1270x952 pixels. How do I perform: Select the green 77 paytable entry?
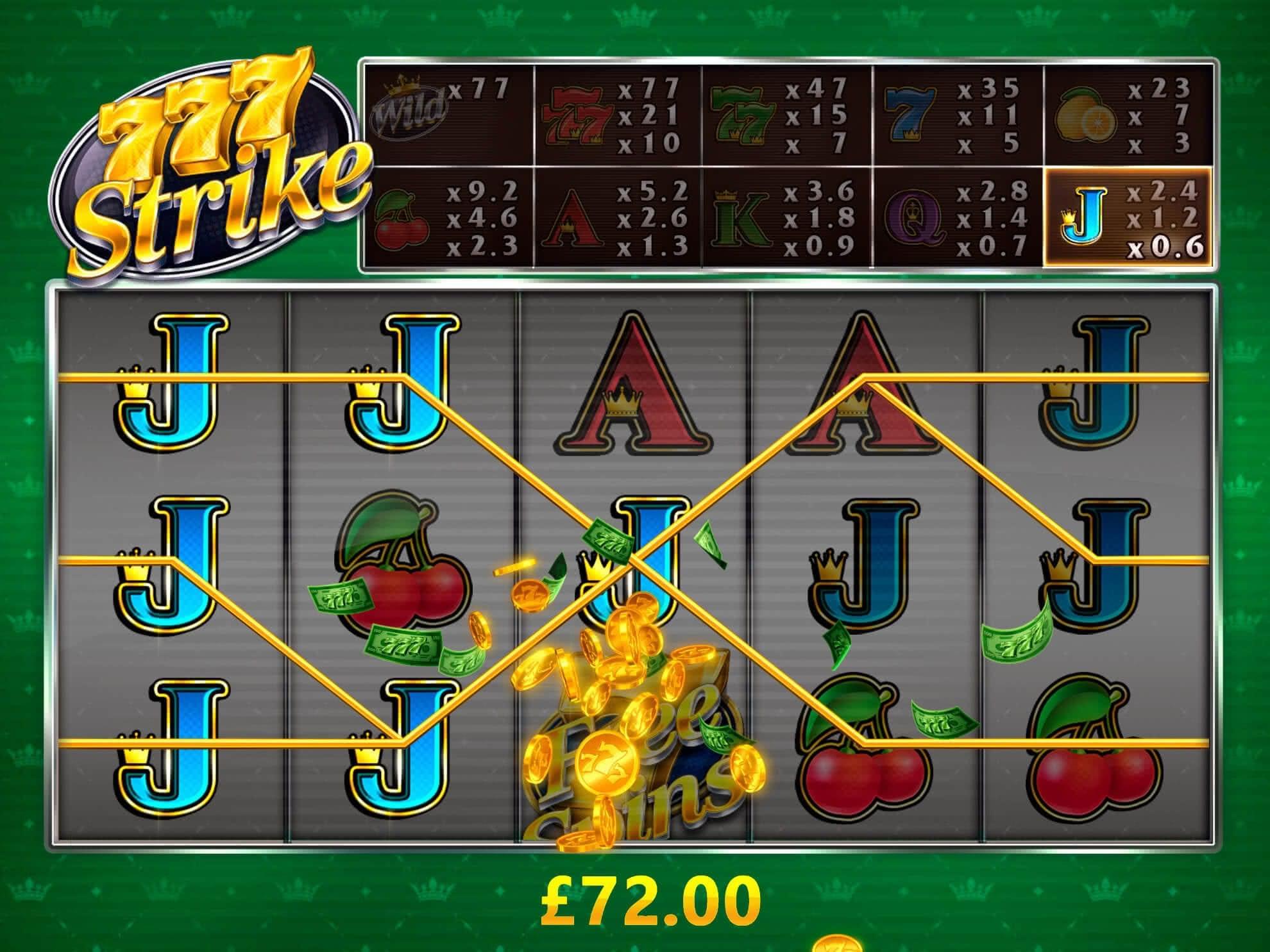[x=786, y=115]
